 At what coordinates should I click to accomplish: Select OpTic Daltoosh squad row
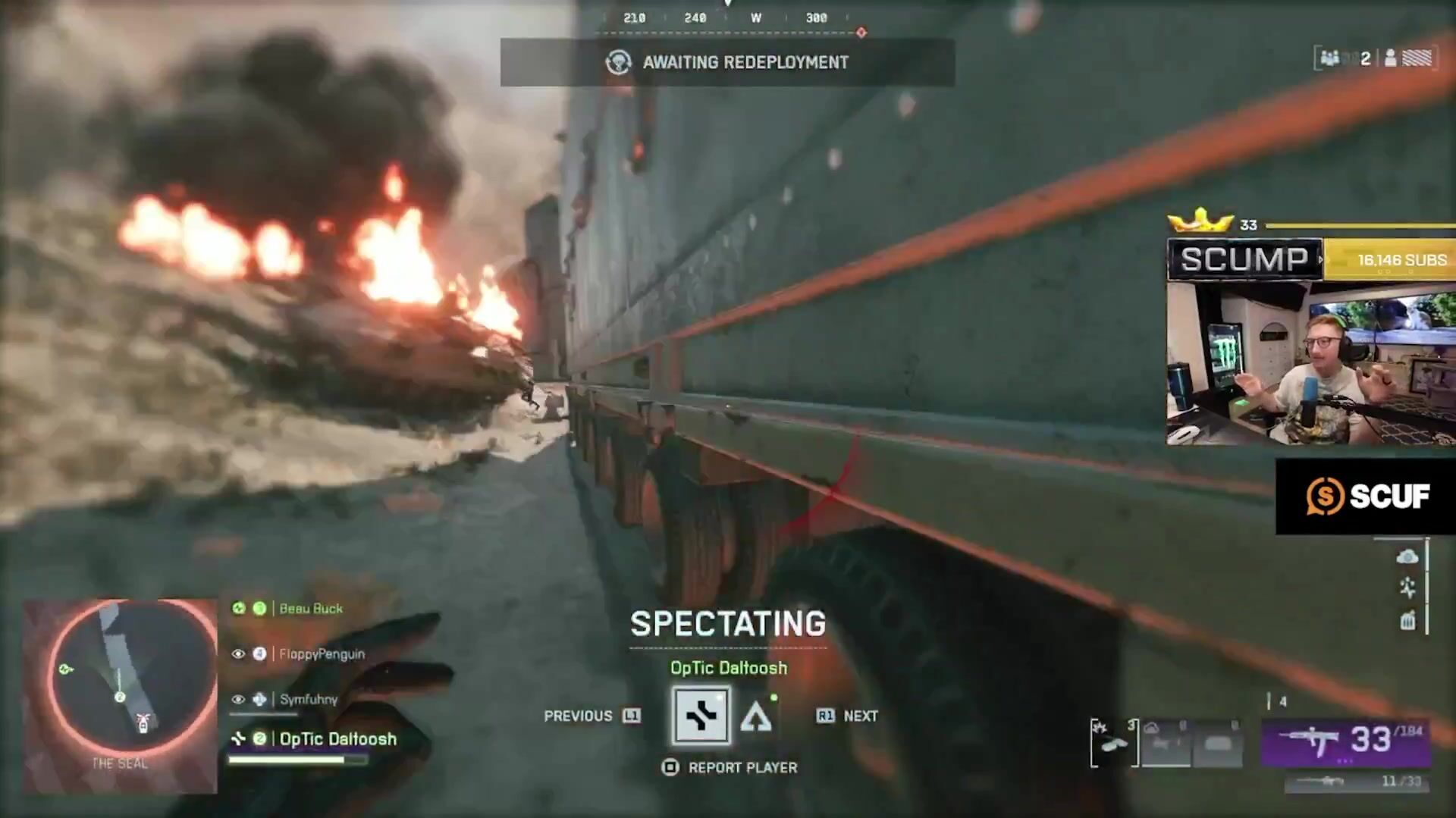coord(337,738)
